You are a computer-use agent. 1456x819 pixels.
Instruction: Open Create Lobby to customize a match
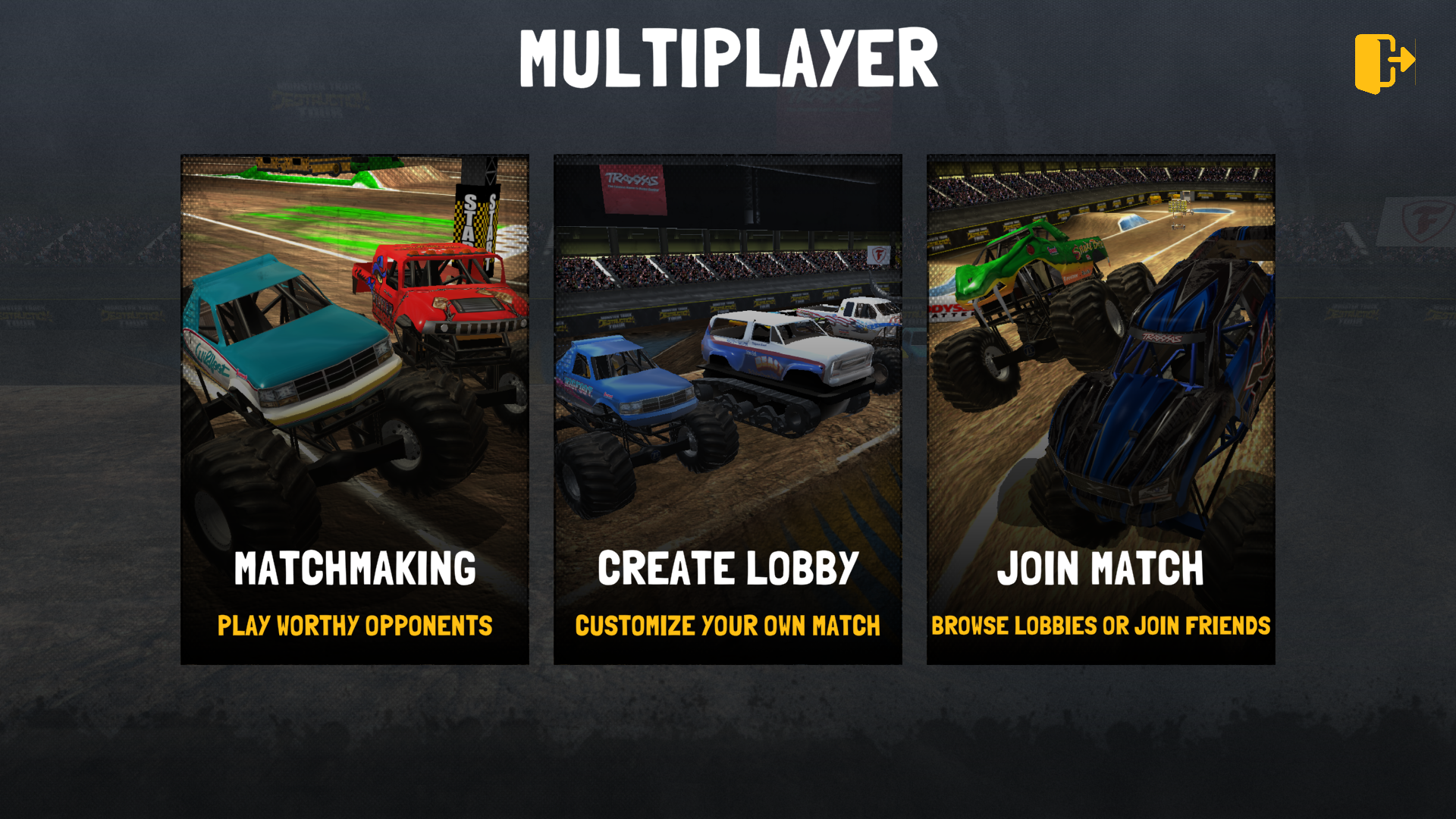(x=727, y=409)
